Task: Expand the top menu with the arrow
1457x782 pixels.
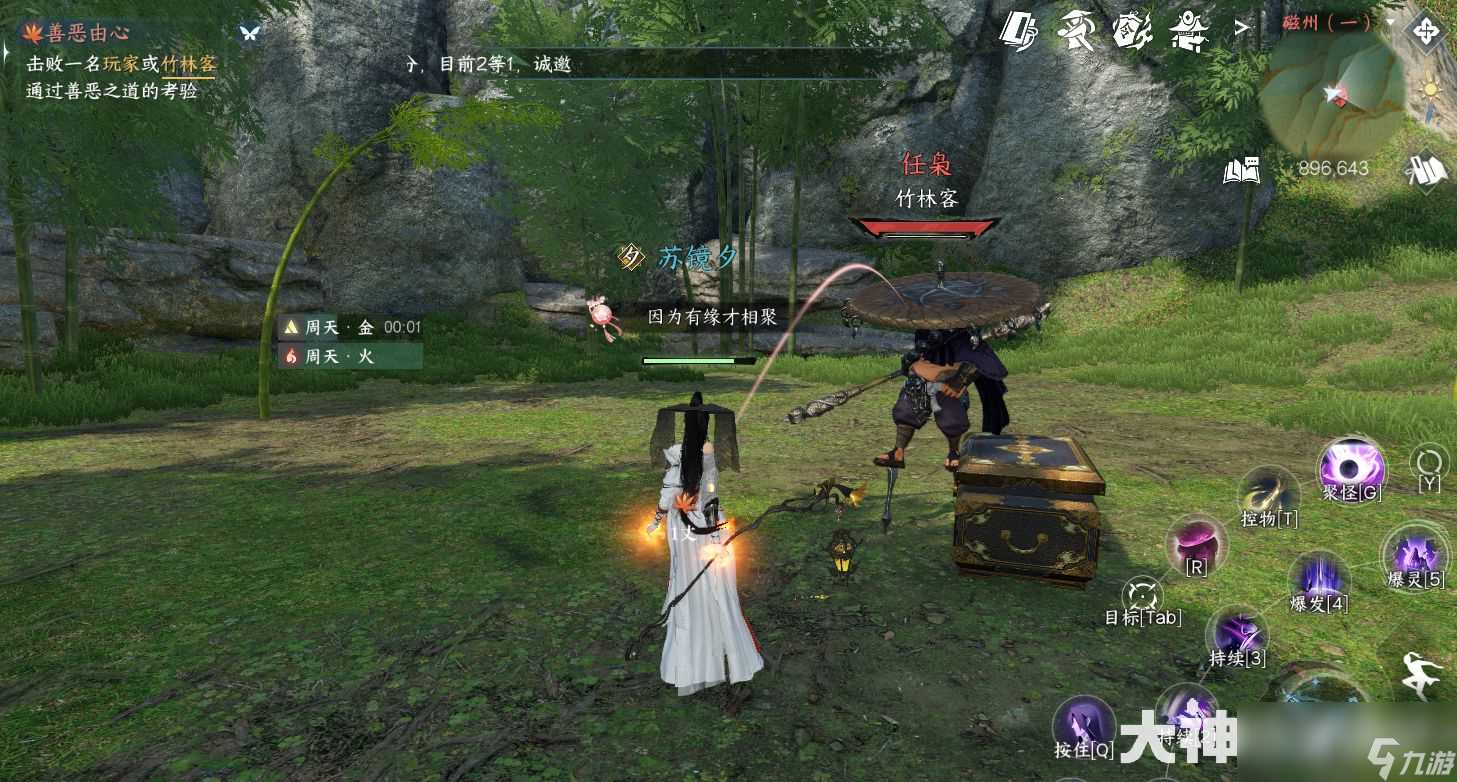Action: click(x=1242, y=28)
